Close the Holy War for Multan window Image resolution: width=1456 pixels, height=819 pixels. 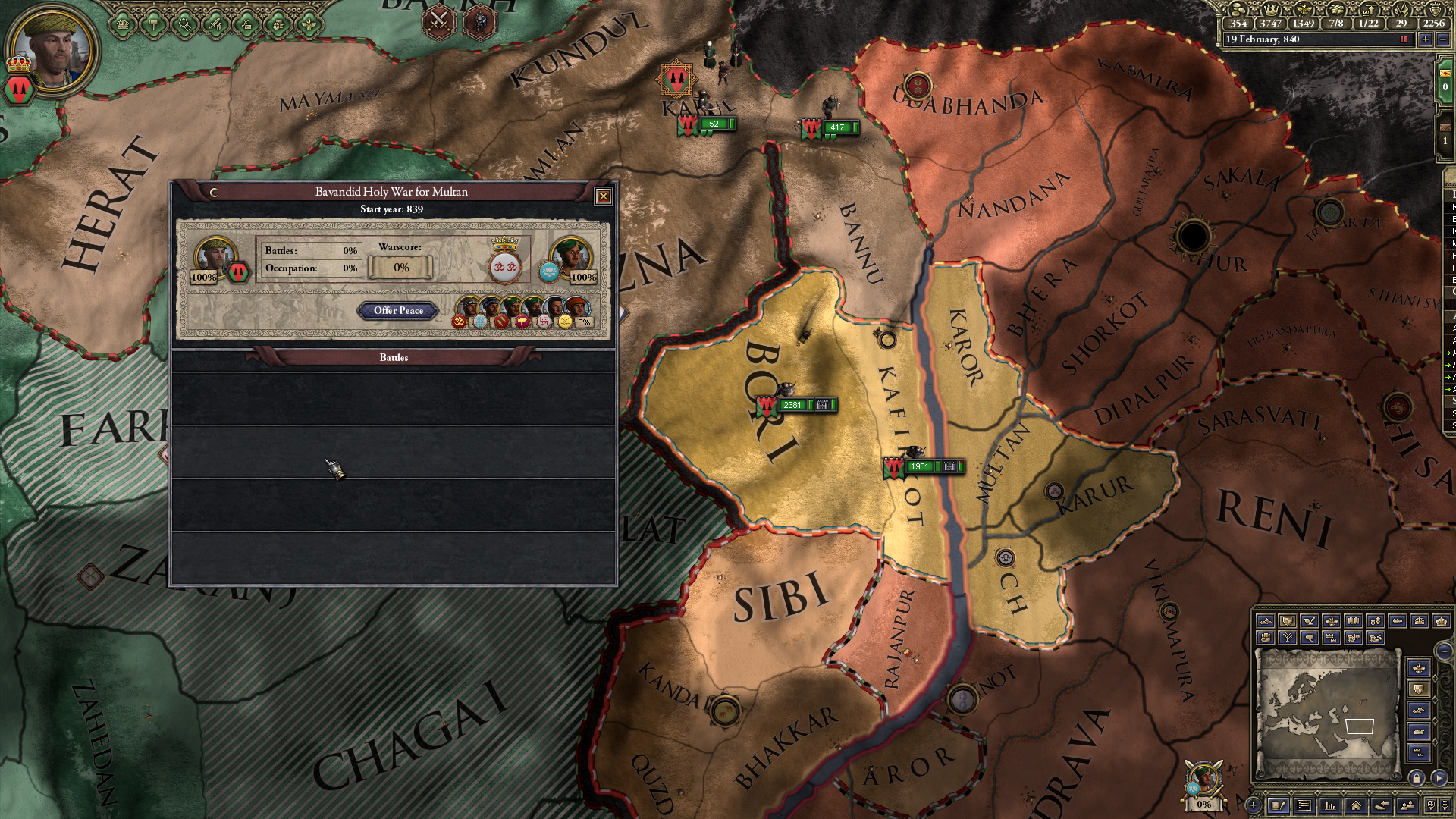tap(603, 196)
